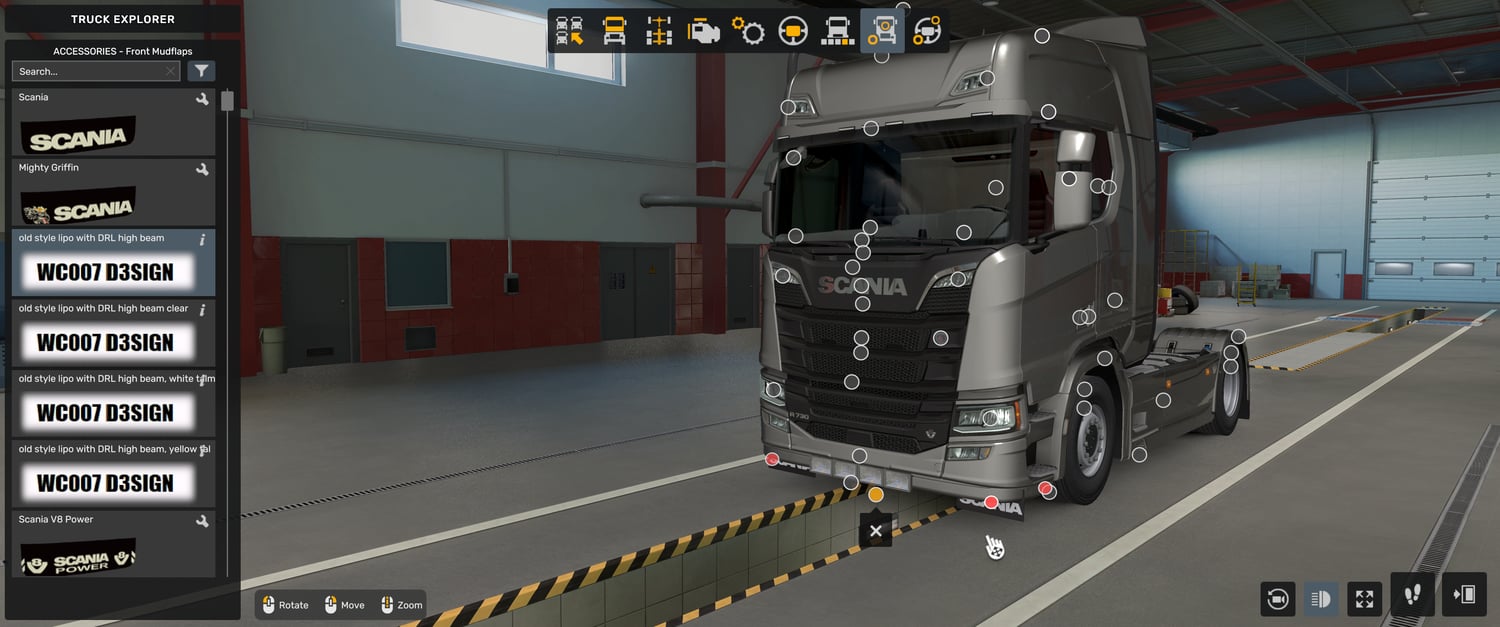Switch to the truck cabin category icon
The image size is (1500, 627).
click(x=614, y=31)
